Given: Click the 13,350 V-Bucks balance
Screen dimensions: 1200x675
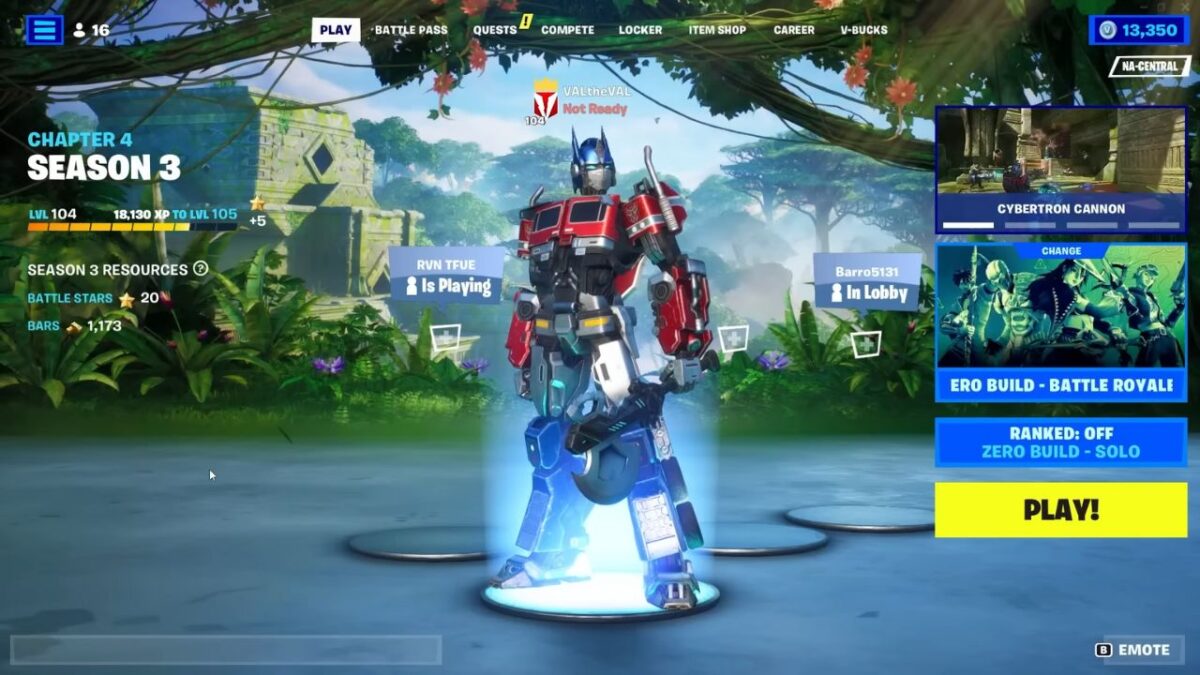Looking at the screenshot, I should pos(1138,30).
